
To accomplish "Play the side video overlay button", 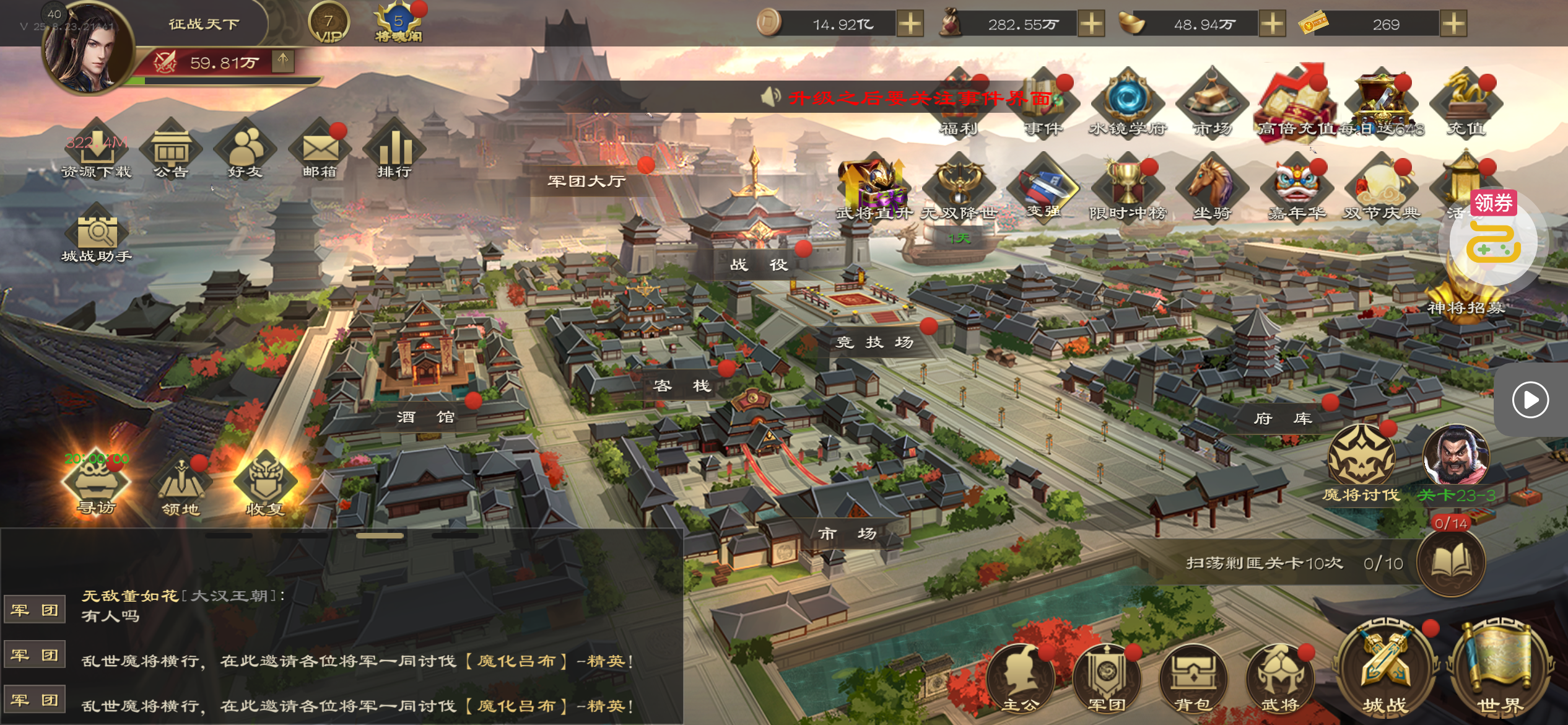I will pyautogui.click(x=1530, y=400).
